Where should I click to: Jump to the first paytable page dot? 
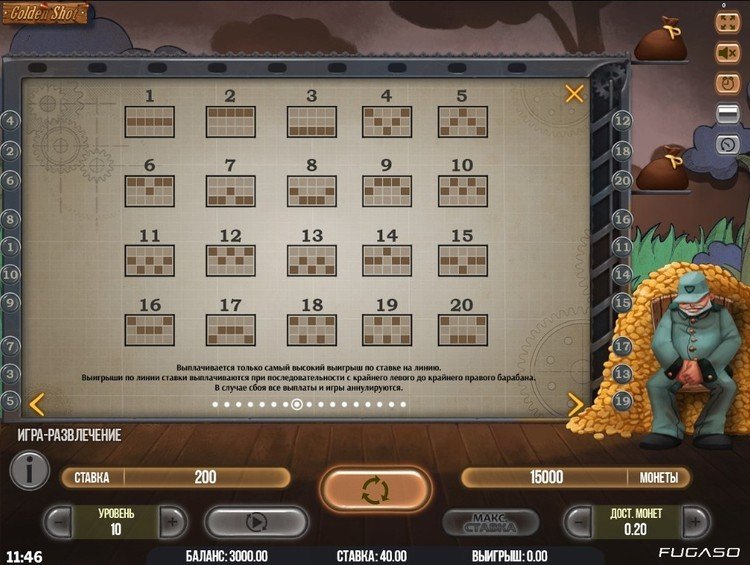pos(215,405)
